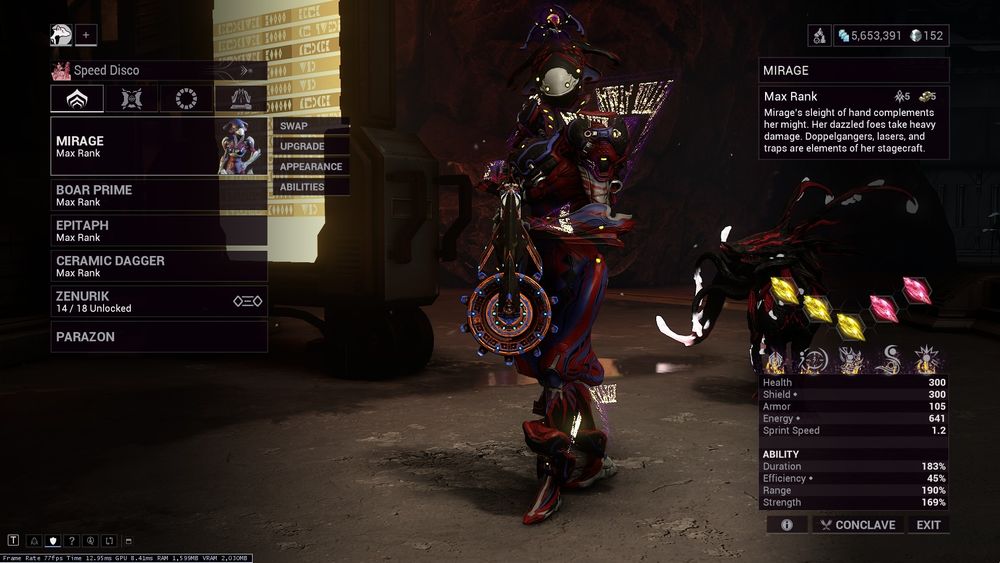Click the info button beside Conclave
This screenshot has width=1000, height=563.
pos(787,525)
